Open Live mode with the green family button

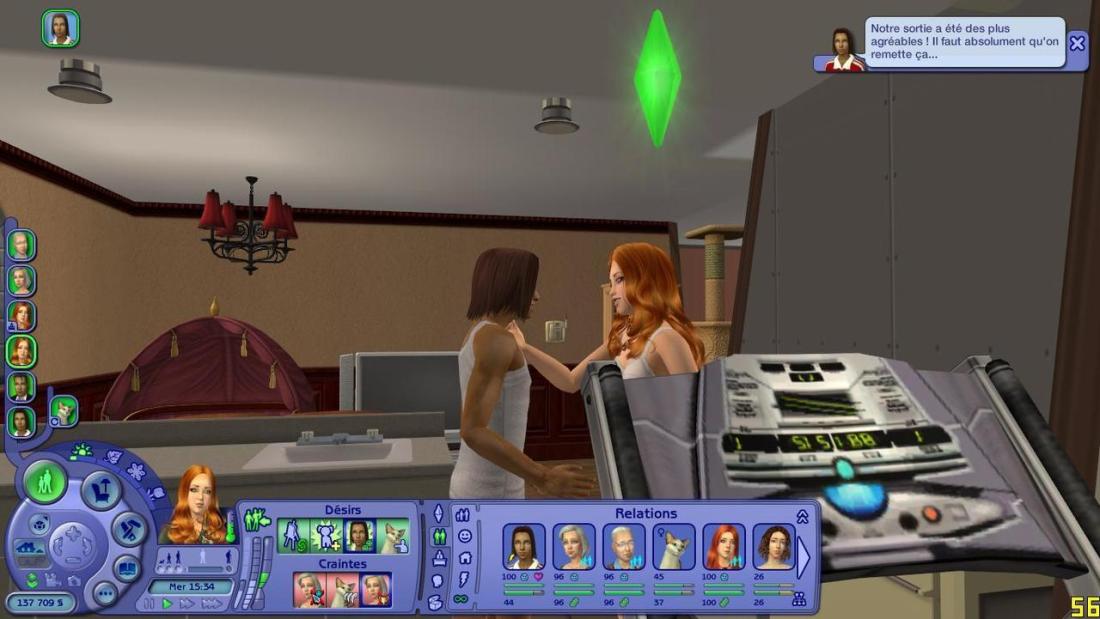pyautogui.click(x=45, y=483)
